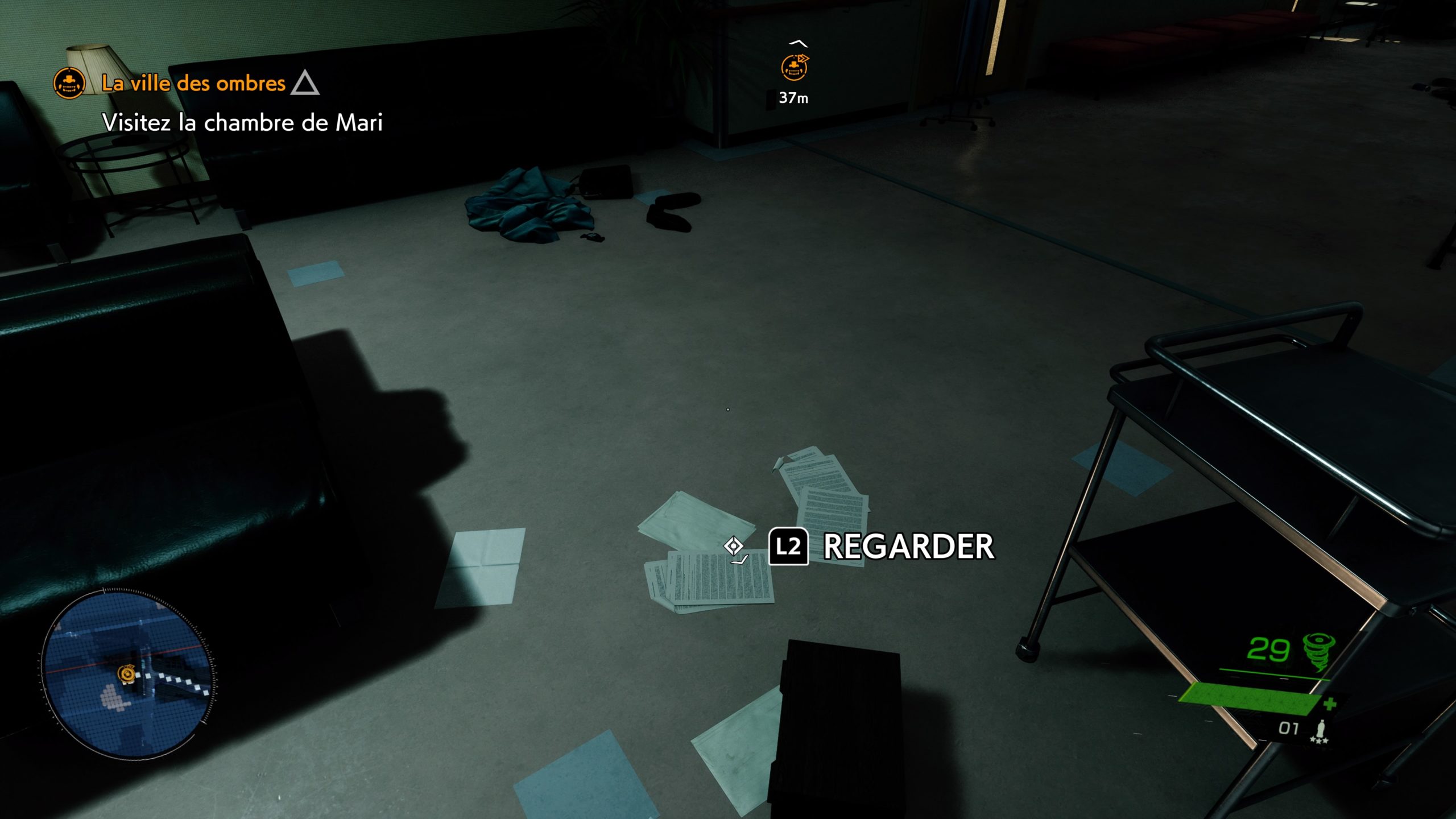This screenshot has height=819, width=1456.
Task: Select the green tornado wind weaving icon
Action: [1318, 650]
